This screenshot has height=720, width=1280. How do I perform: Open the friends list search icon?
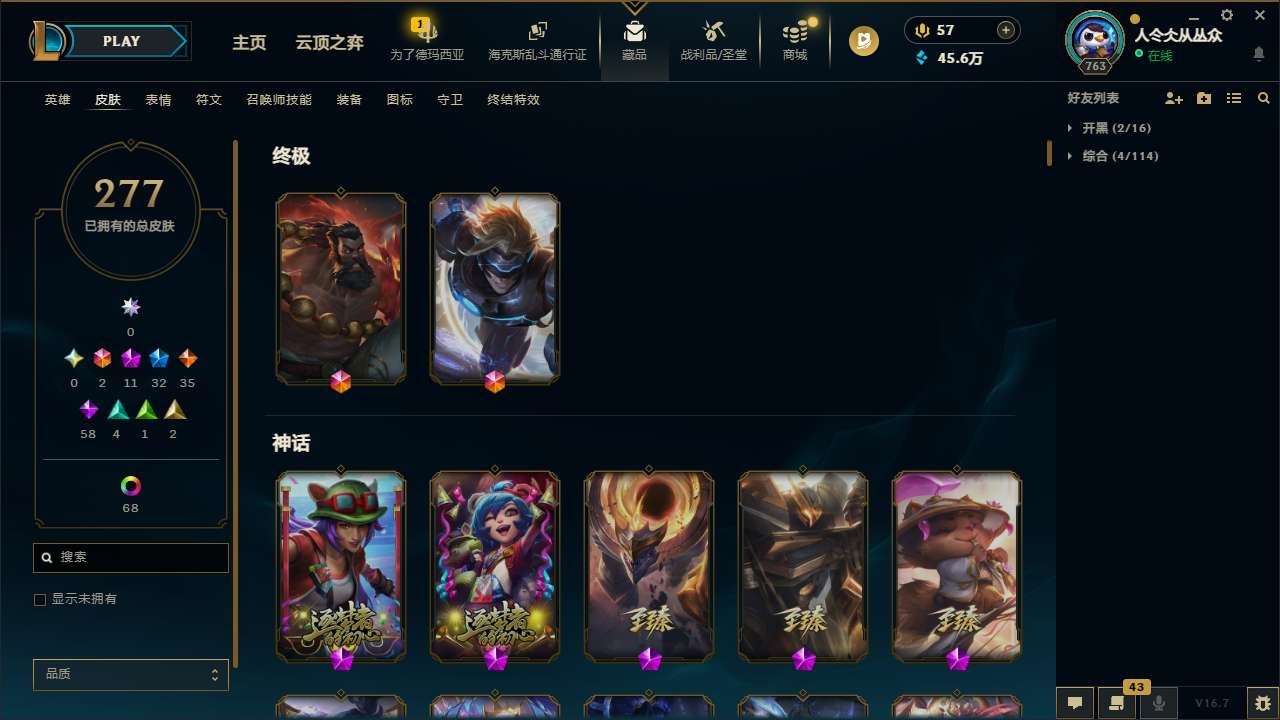pyautogui.click(x=1264, y=98)
